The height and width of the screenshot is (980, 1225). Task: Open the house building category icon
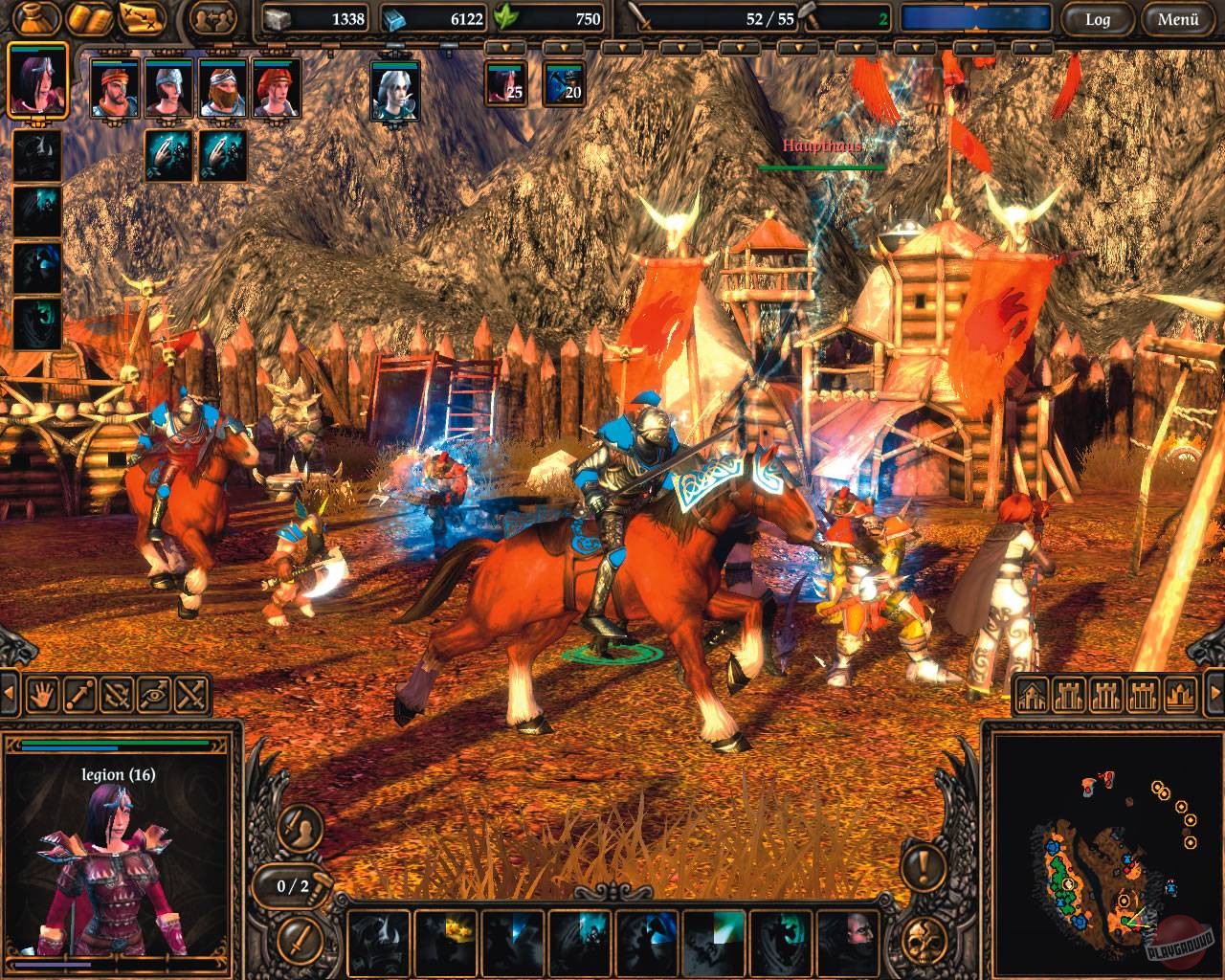(1034, 695)
